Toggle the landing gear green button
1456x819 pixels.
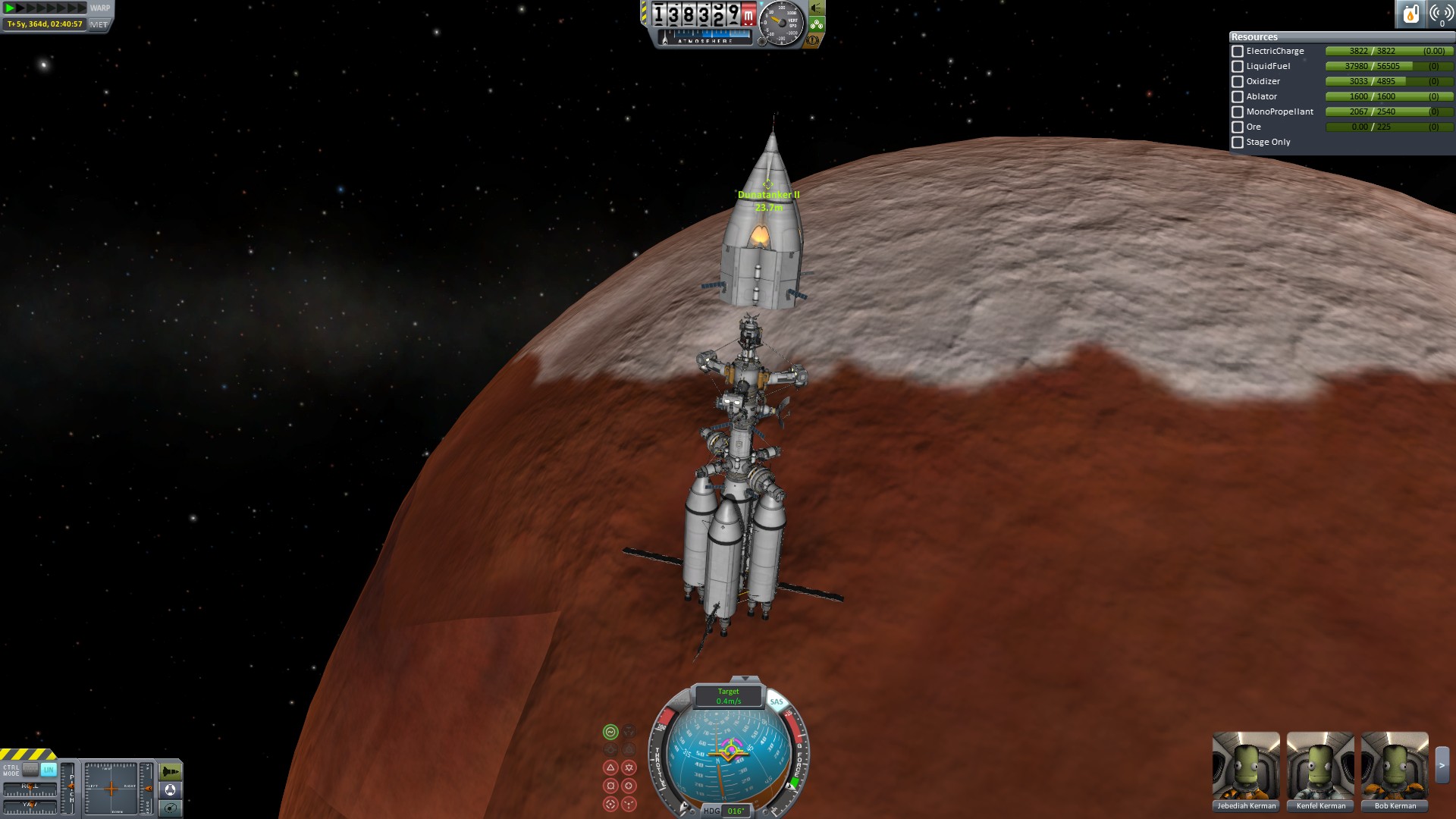817,24
